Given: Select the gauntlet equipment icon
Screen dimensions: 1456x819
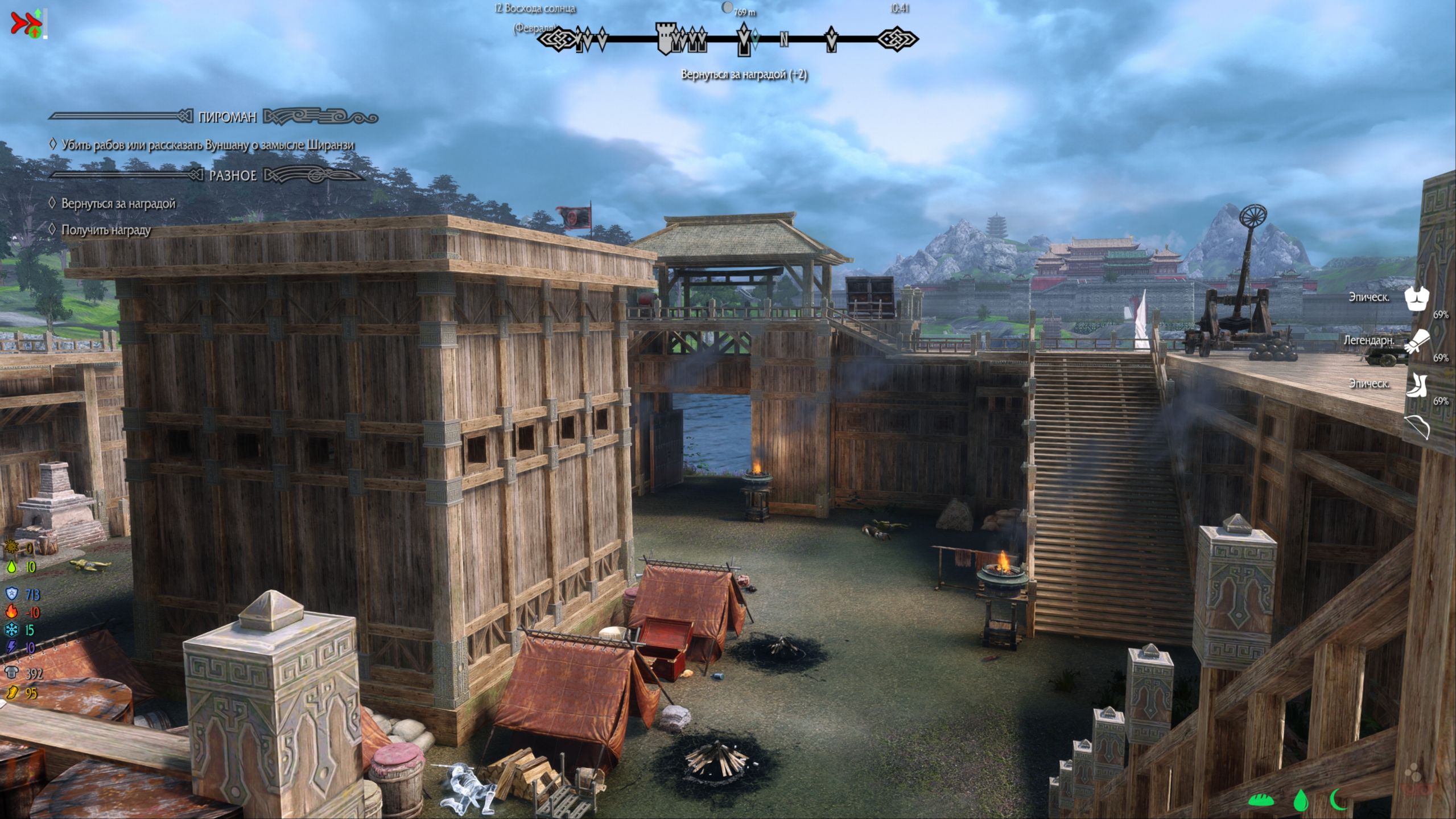Looking at the screenshot, I should 1416,341.
